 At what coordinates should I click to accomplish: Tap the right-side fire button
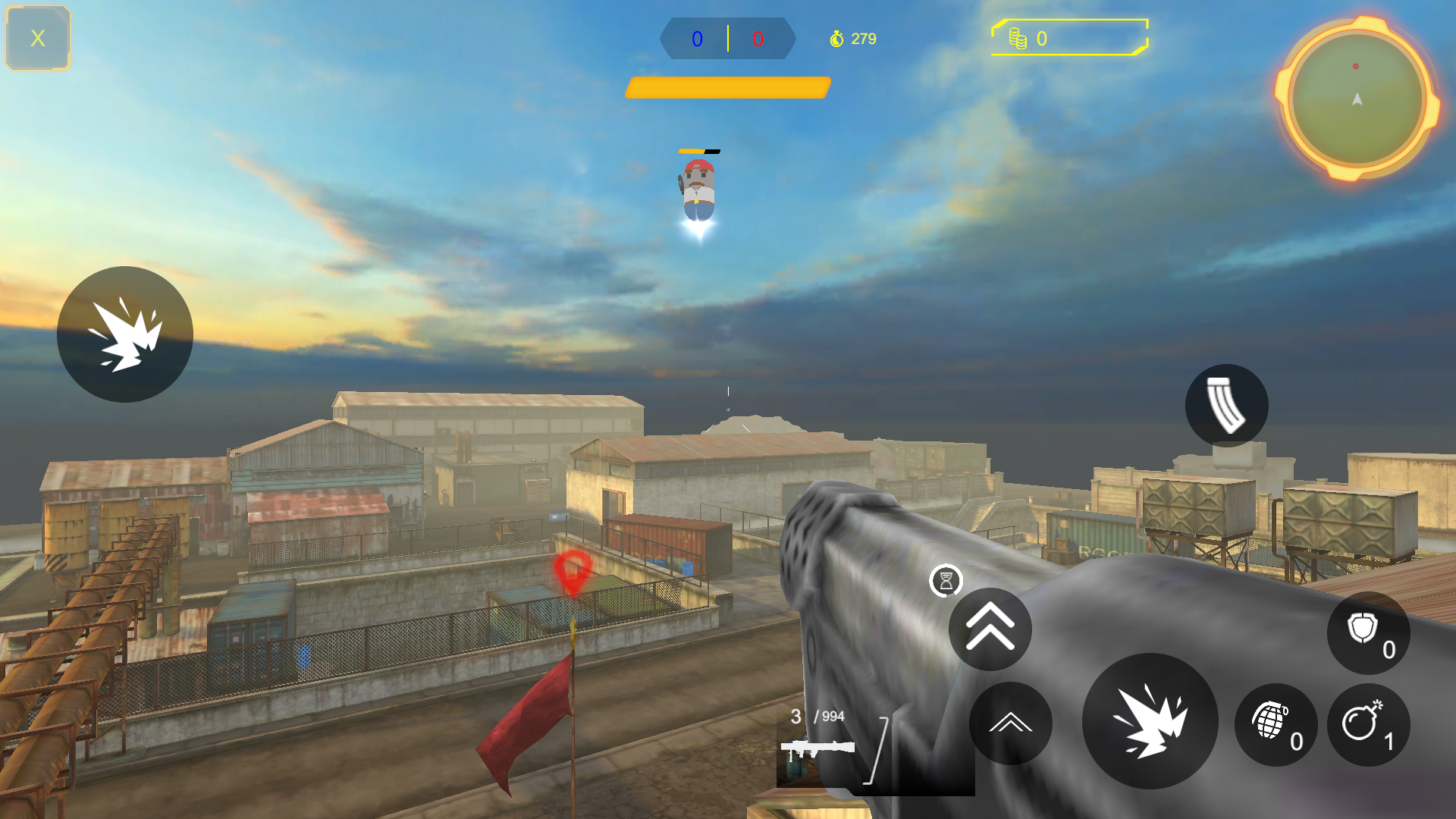pos(1150,720)
